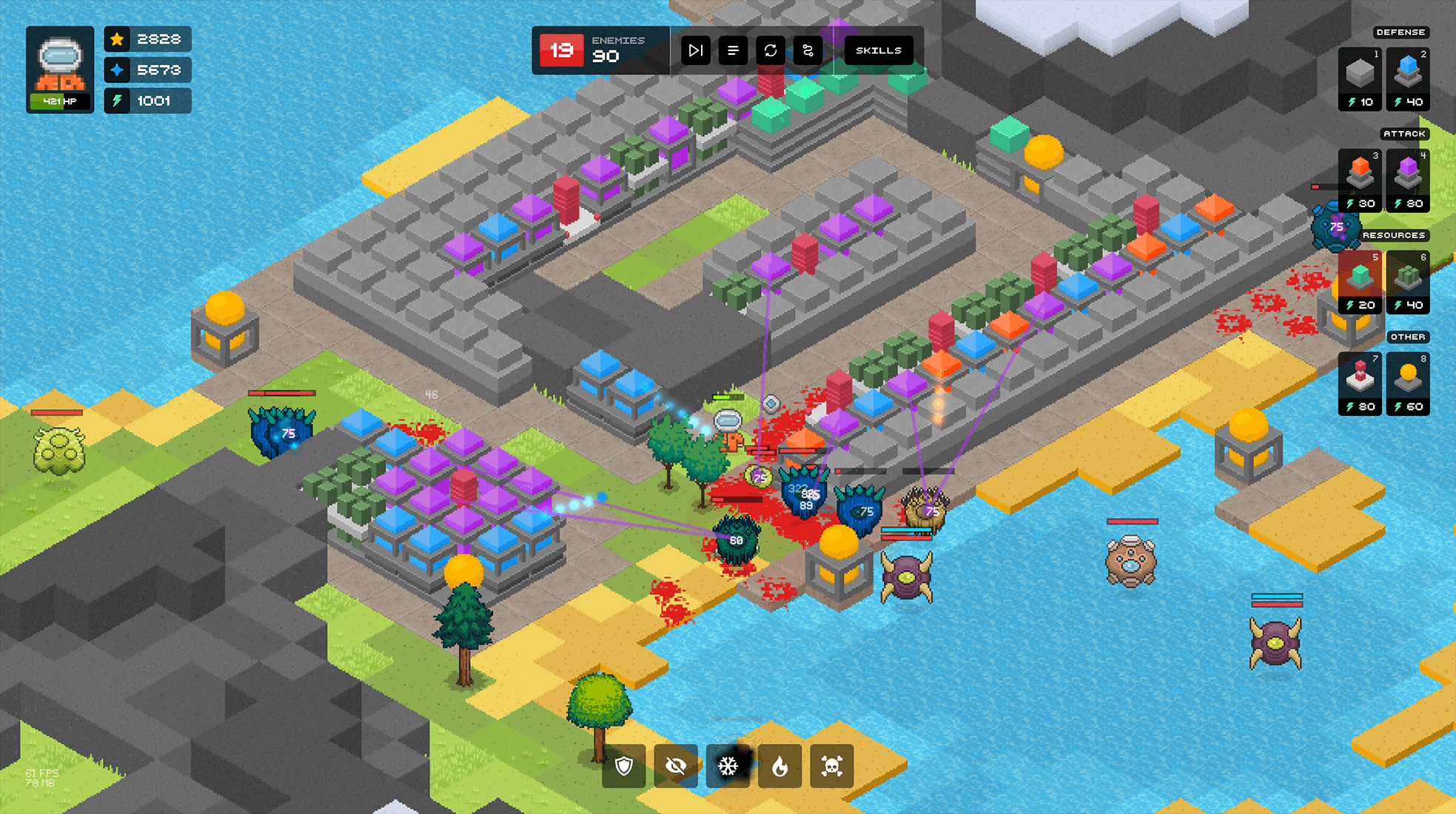Activate the invisibility eye skill

pyautogui.click(x=676, y=767)
